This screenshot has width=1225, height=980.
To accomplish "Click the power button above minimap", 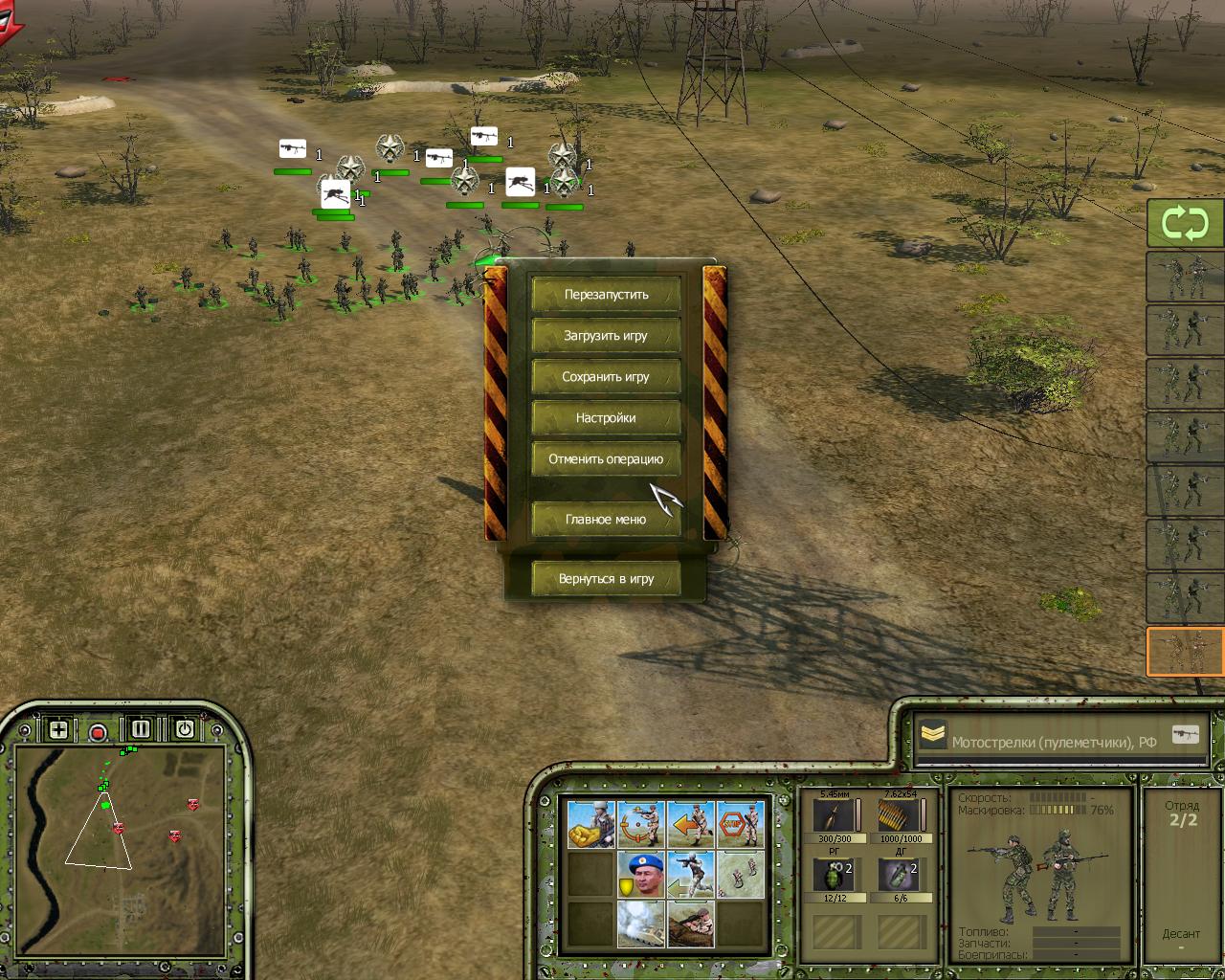I will [184, 729].
